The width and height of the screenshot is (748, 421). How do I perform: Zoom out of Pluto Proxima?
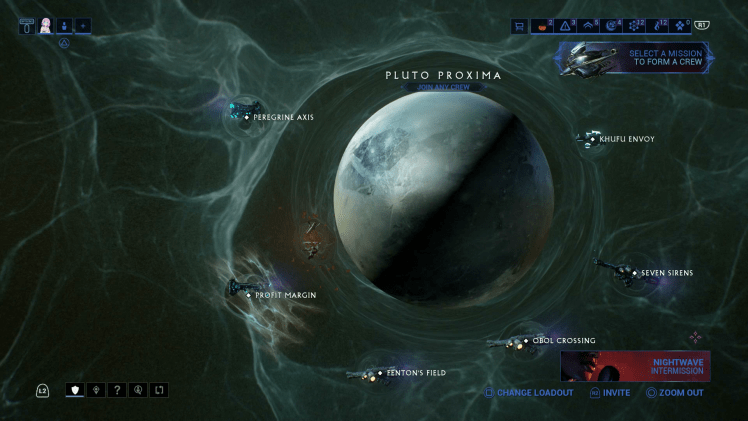point(675,393)
